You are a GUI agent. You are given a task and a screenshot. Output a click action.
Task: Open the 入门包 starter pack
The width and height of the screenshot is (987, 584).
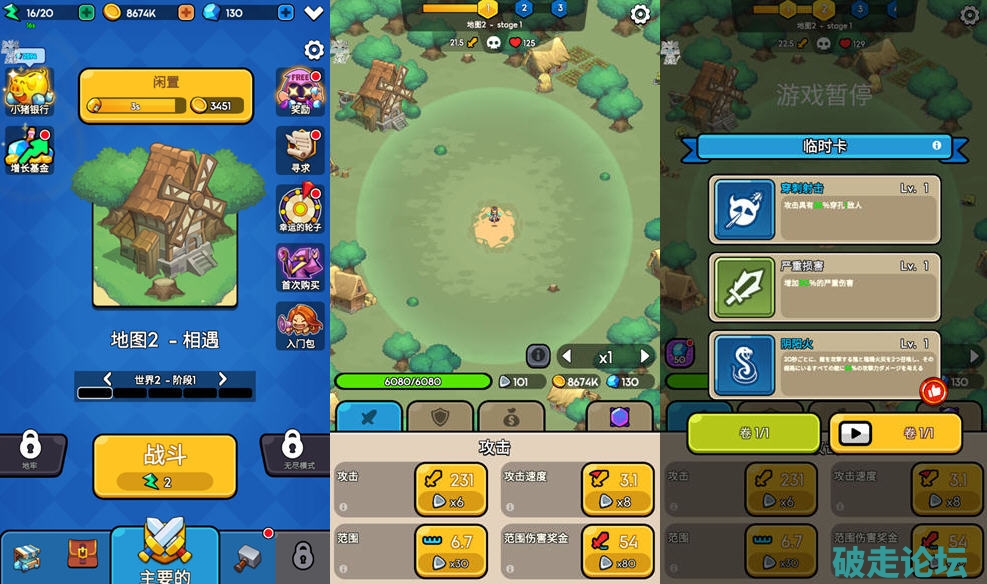coord(300,325)
